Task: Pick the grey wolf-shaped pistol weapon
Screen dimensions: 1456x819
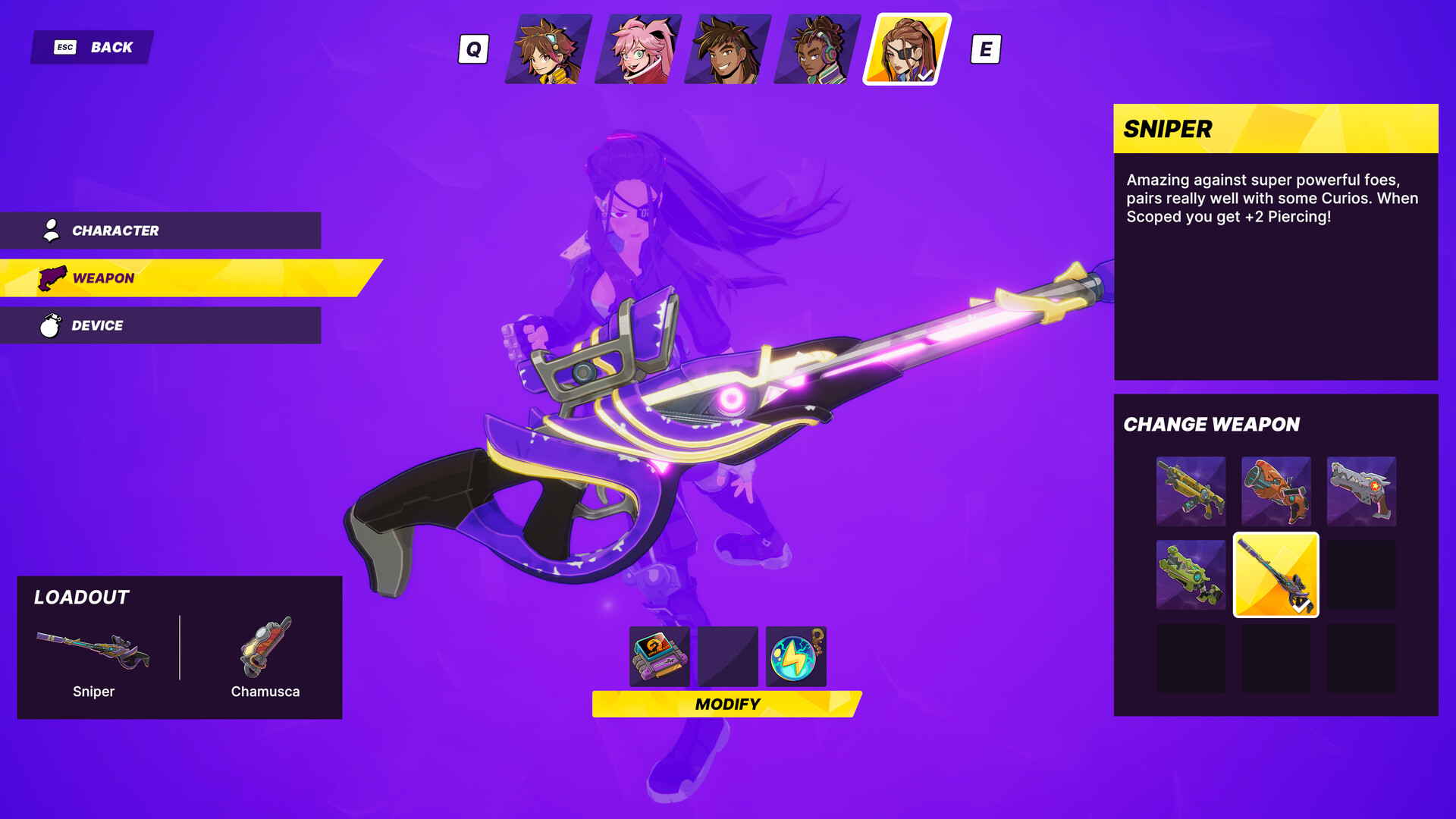Action: (1361, 491)
